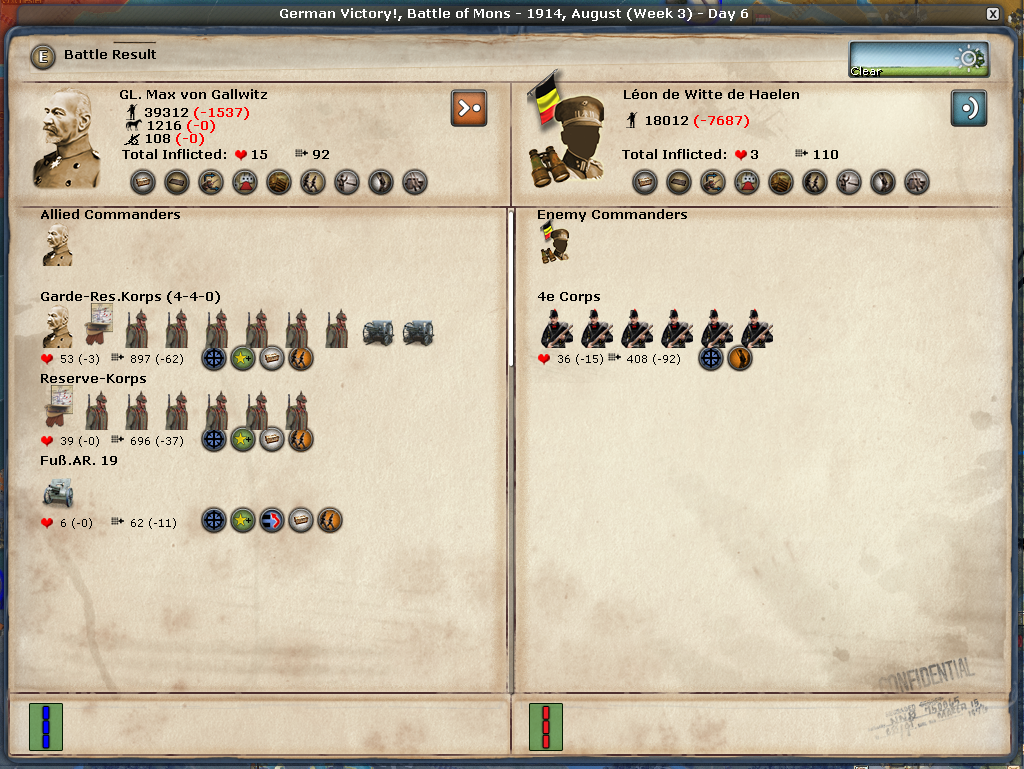Select the leader under Allied Commanders

coord(57,245)
